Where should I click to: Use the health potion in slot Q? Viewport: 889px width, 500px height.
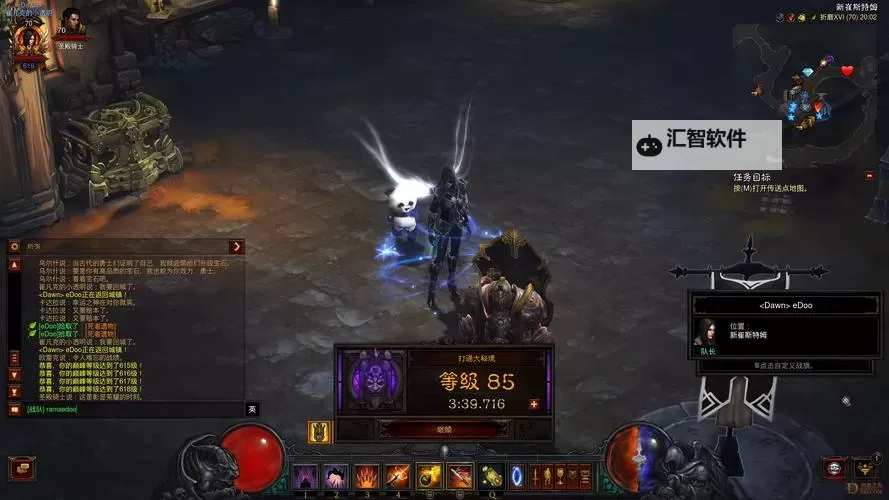click(x=491, y=476)
